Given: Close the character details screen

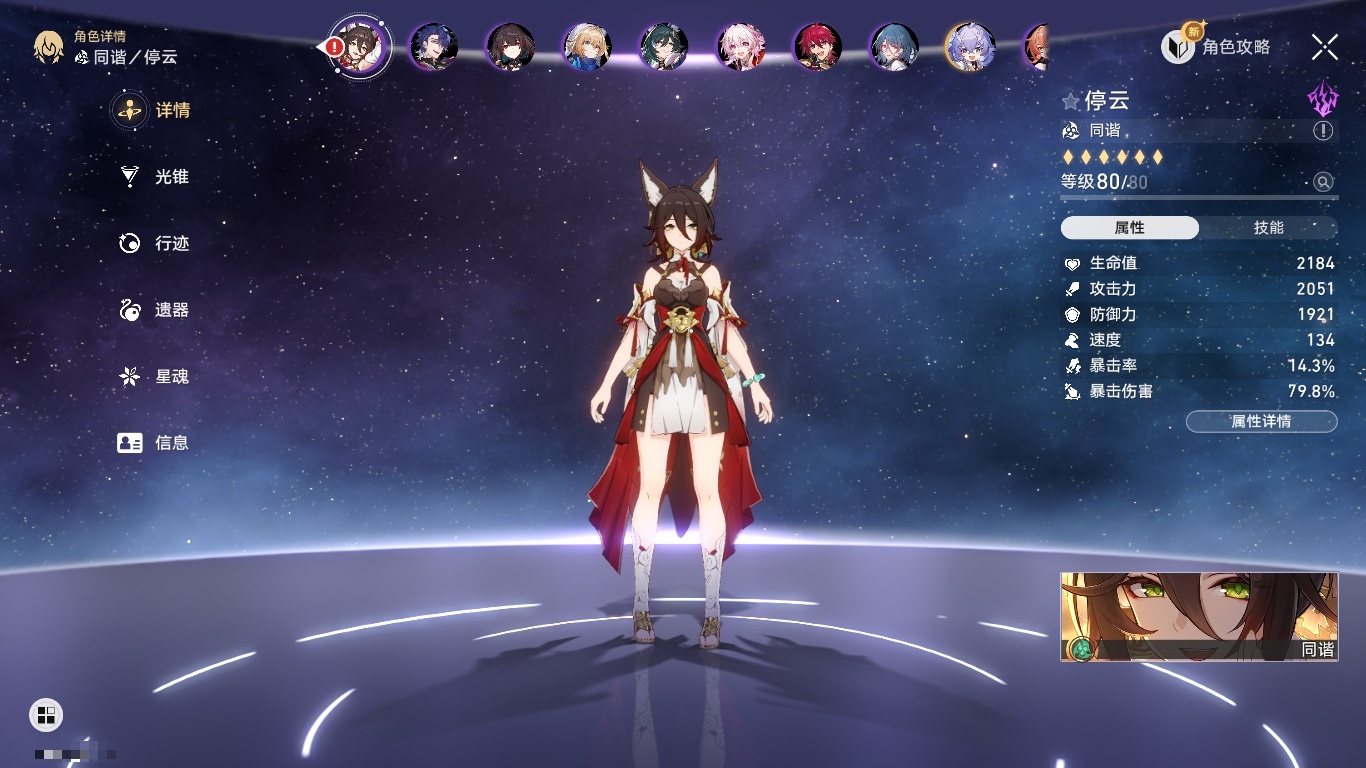Looking at the screenshot, I should click(x=1325, y=46).
